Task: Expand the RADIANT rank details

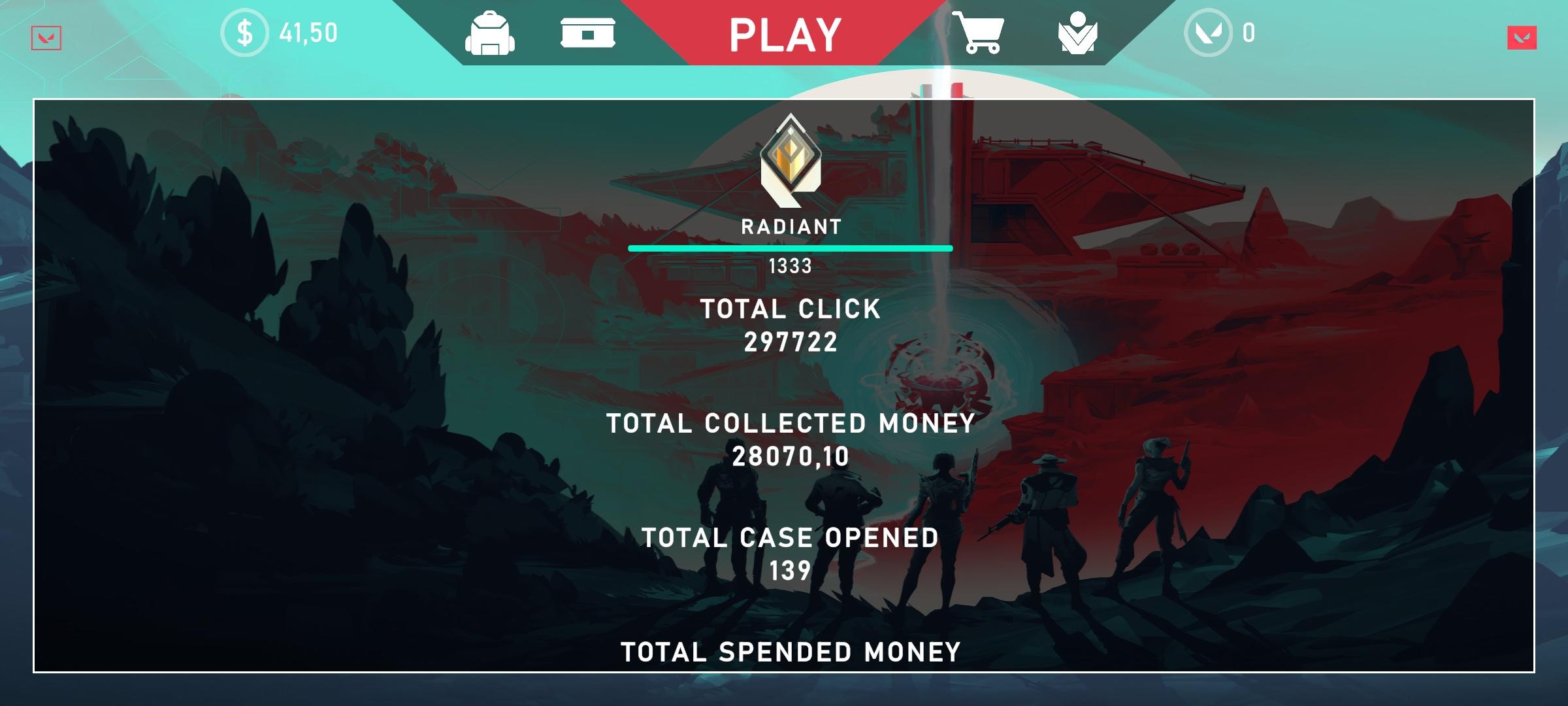Action: (790, 227)
